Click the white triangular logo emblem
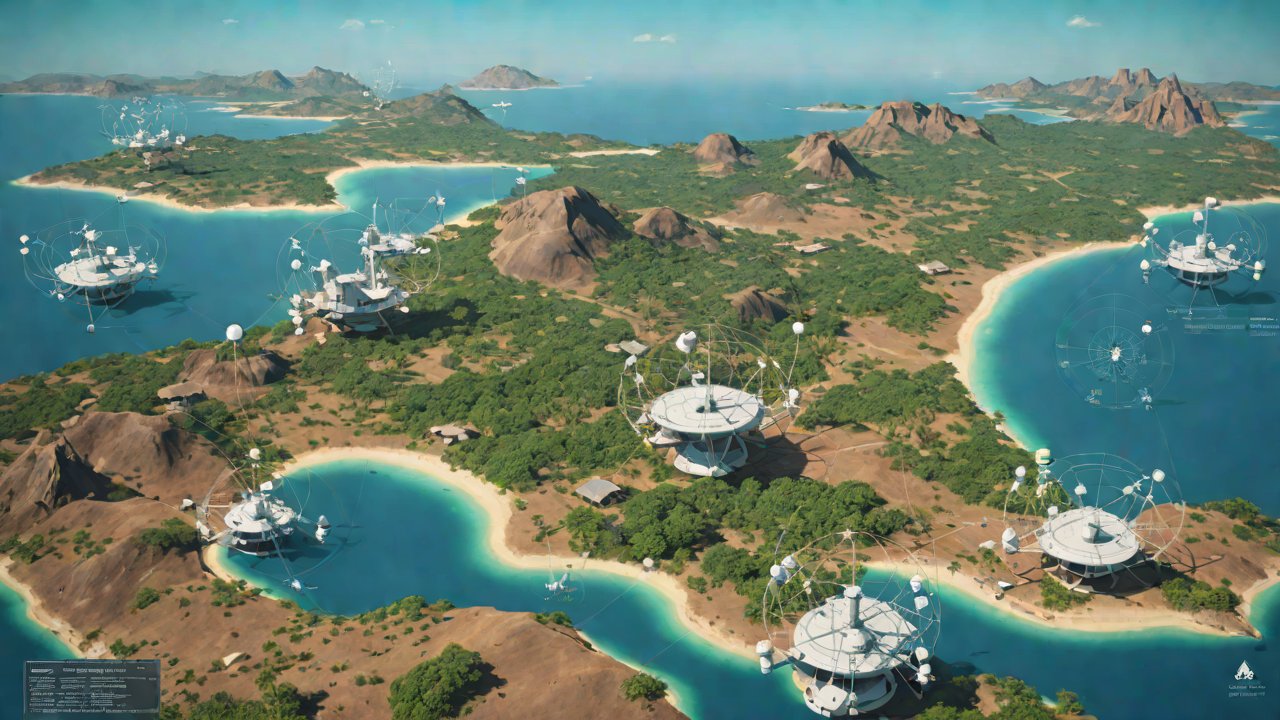The height and width of the screenshot is (720, 1280). point(1243,671)
